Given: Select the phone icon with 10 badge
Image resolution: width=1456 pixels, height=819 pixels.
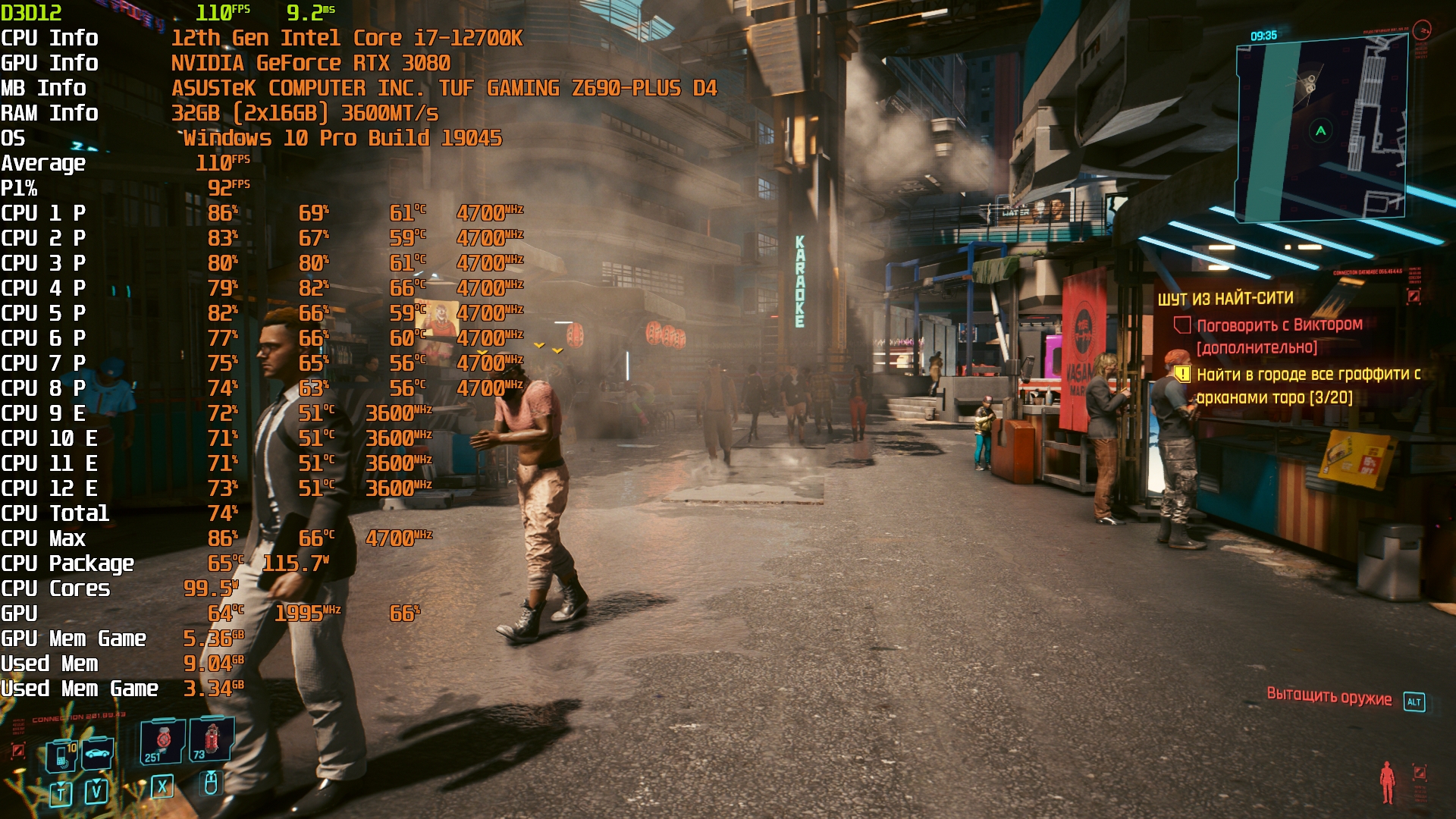Looking at the screenshot, I should 62,756.
